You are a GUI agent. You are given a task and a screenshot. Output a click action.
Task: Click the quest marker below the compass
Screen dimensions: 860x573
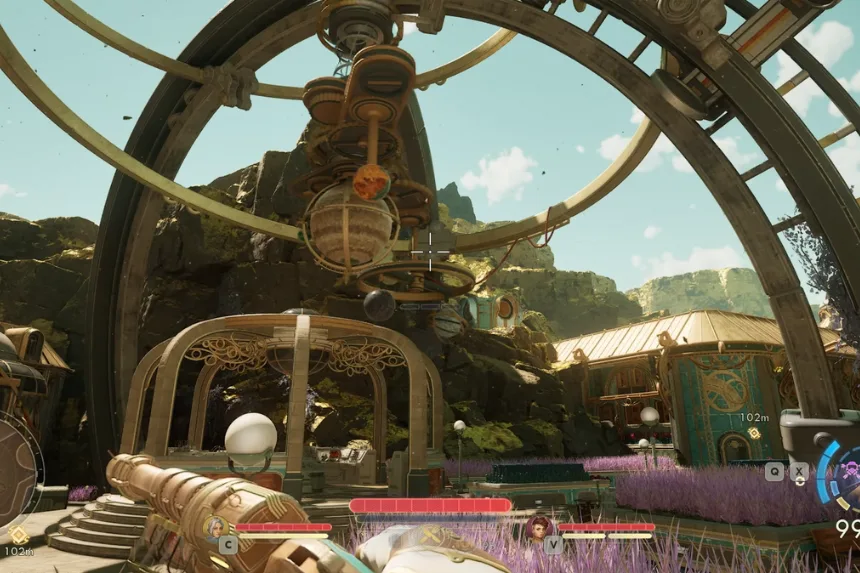[x=17, y=535]
